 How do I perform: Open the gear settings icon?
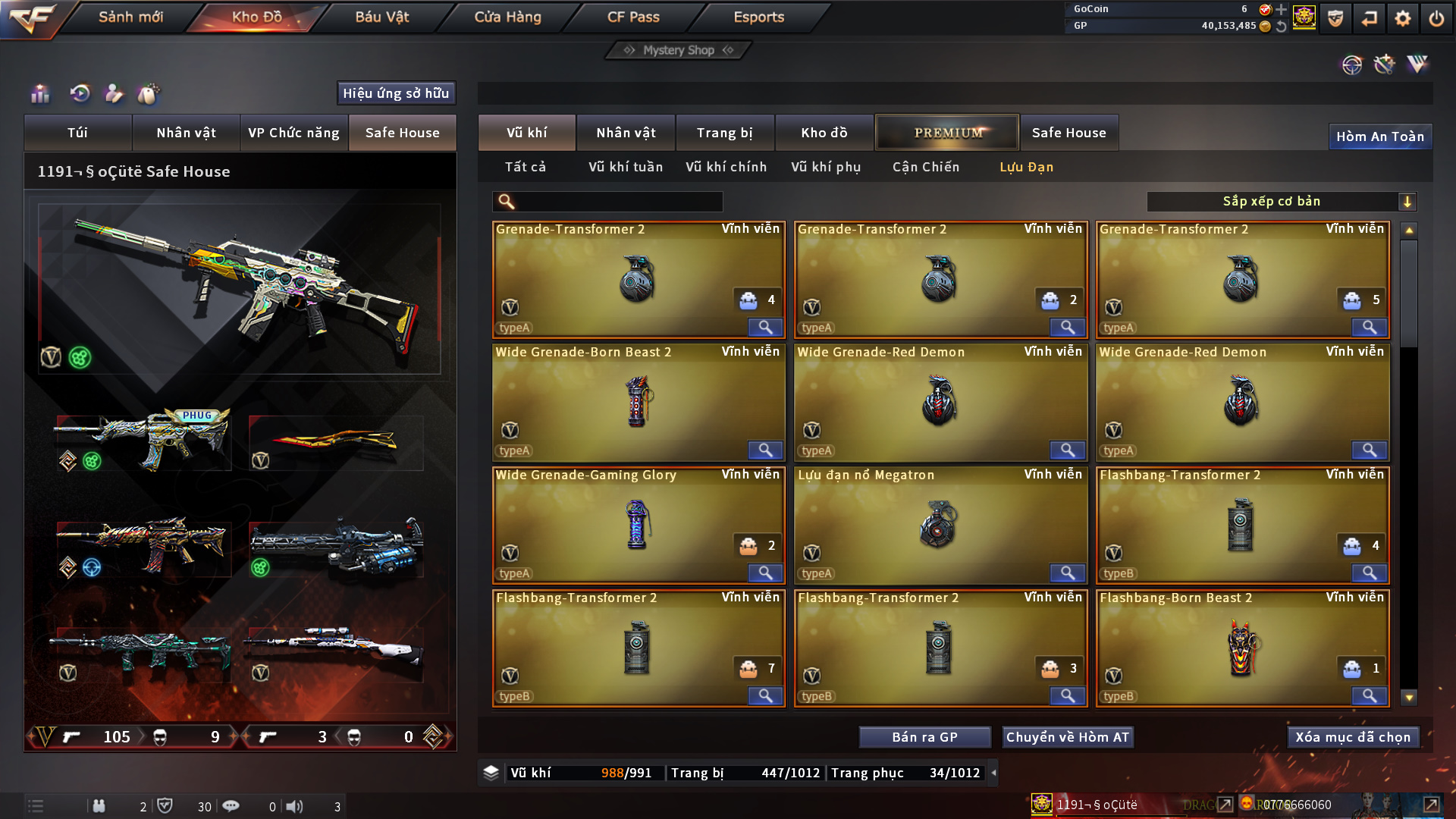pos(1402,18)
